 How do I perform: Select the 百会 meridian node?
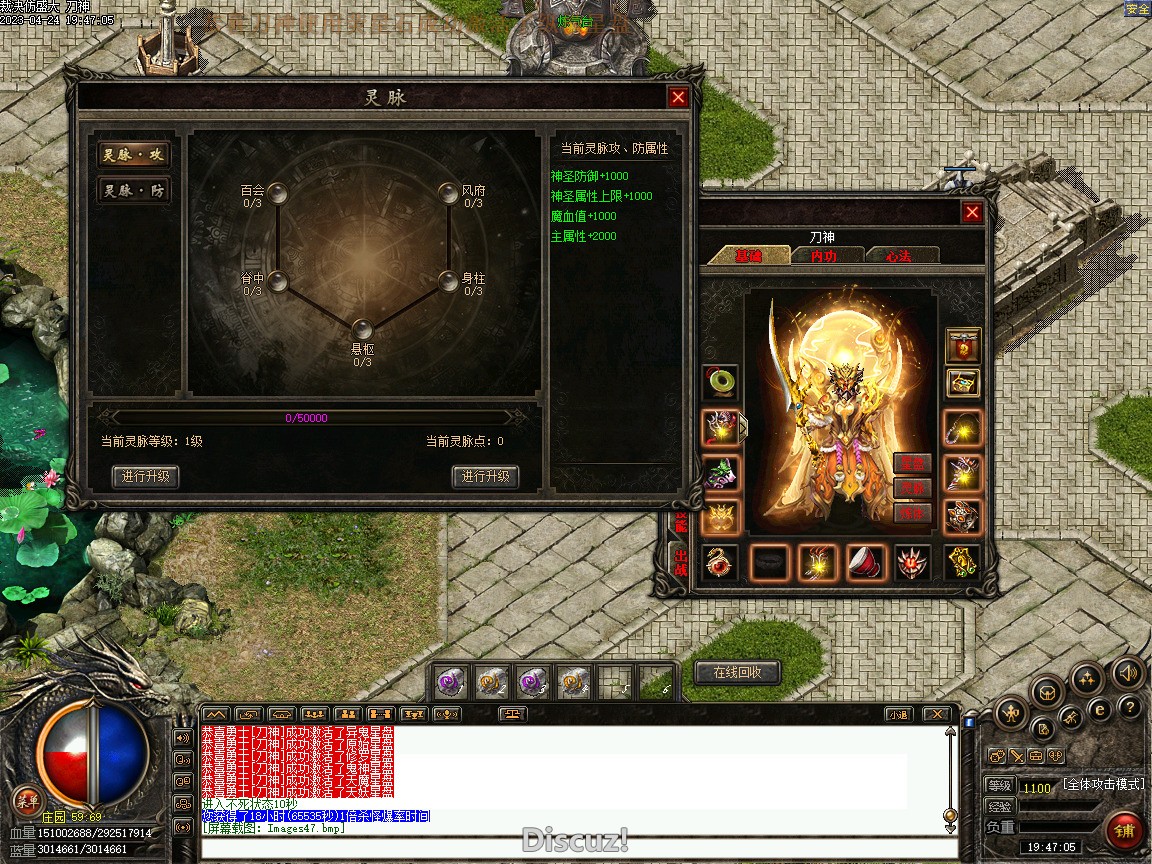(279, 193)
